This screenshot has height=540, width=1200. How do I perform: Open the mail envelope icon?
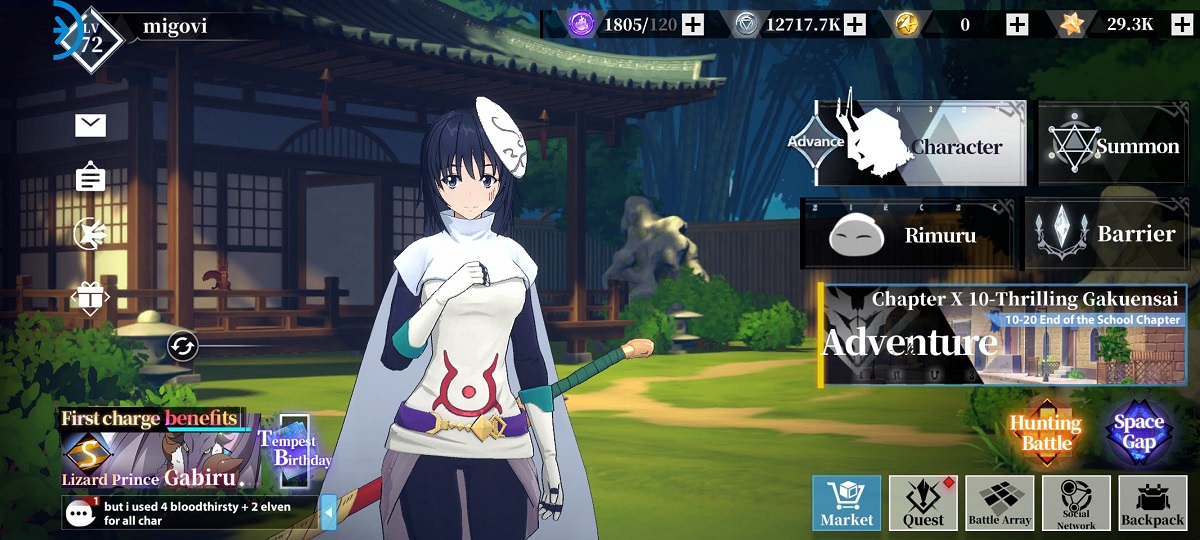pyautogui.click(x=90, y=125)
